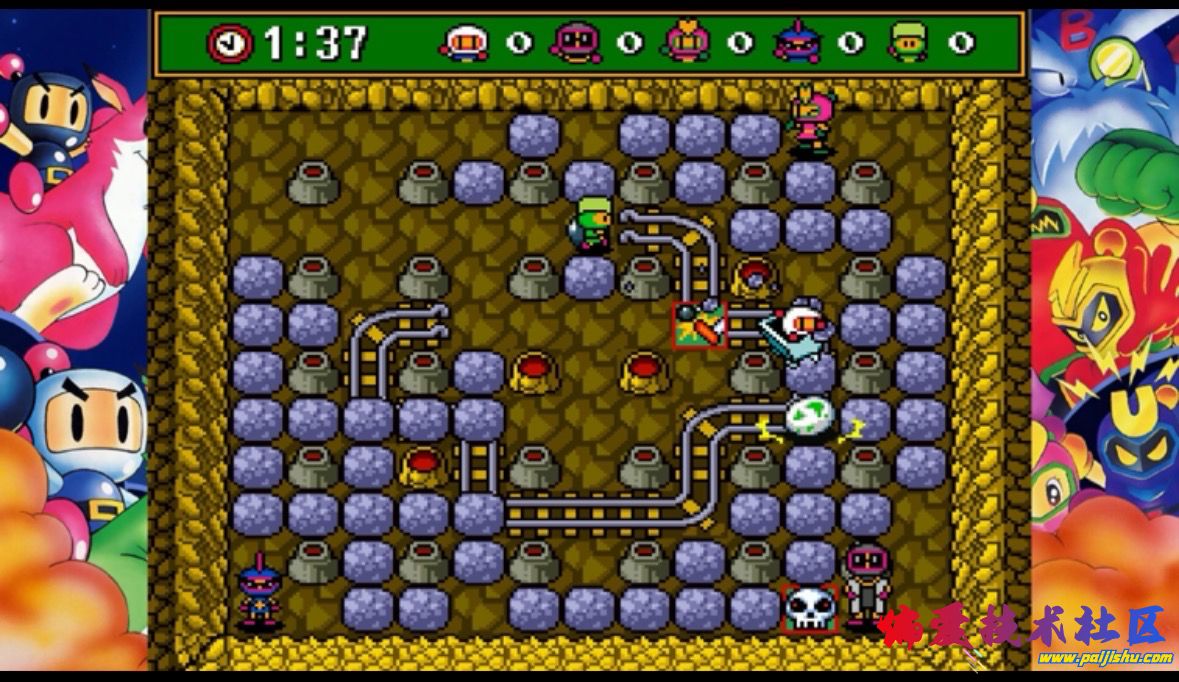
Task: Pick the blue spiky bomber scoreboard icon
Action: (797, 43)
